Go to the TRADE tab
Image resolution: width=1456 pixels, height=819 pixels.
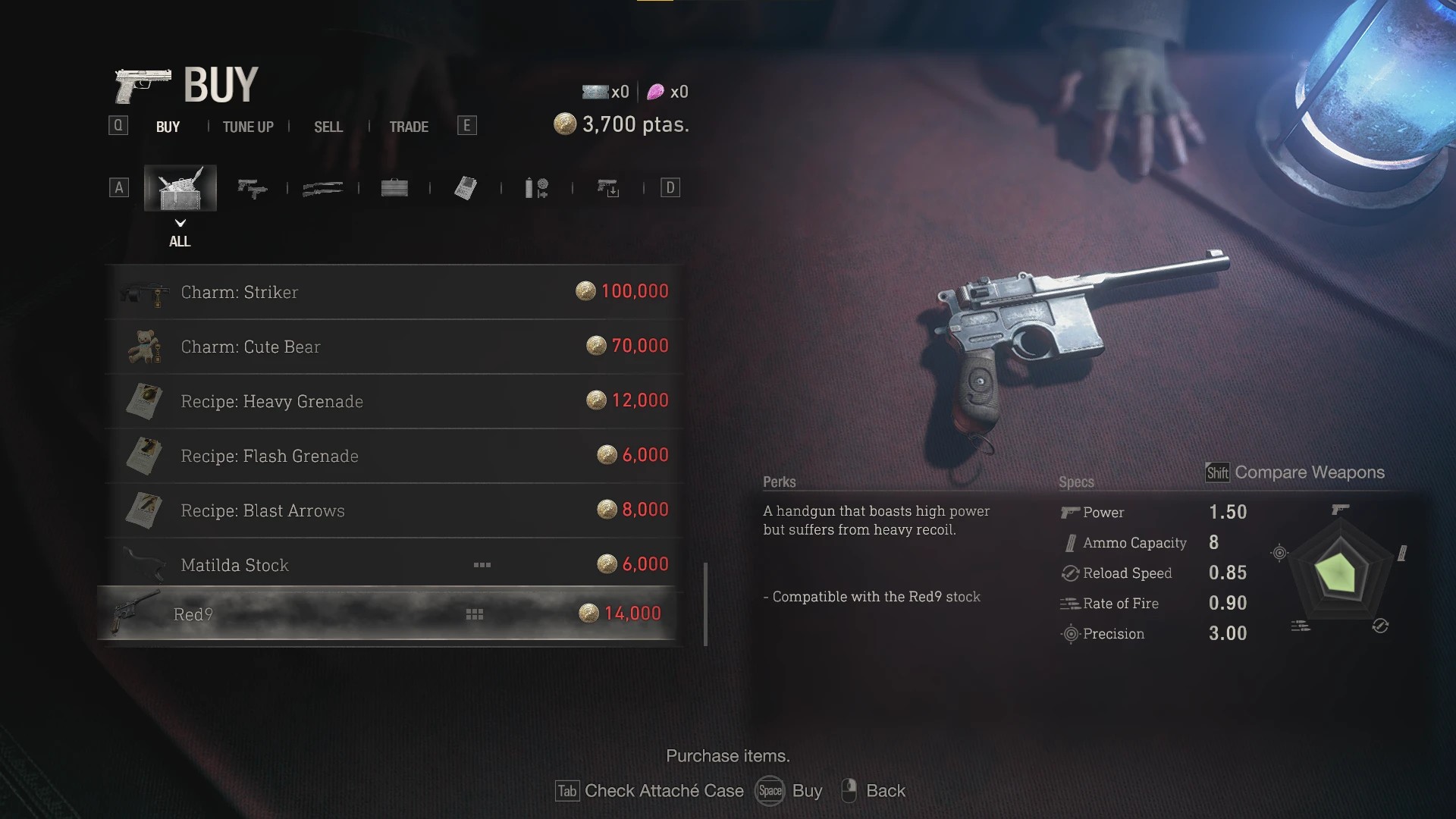pyautogui.click(x=409, y=127)
